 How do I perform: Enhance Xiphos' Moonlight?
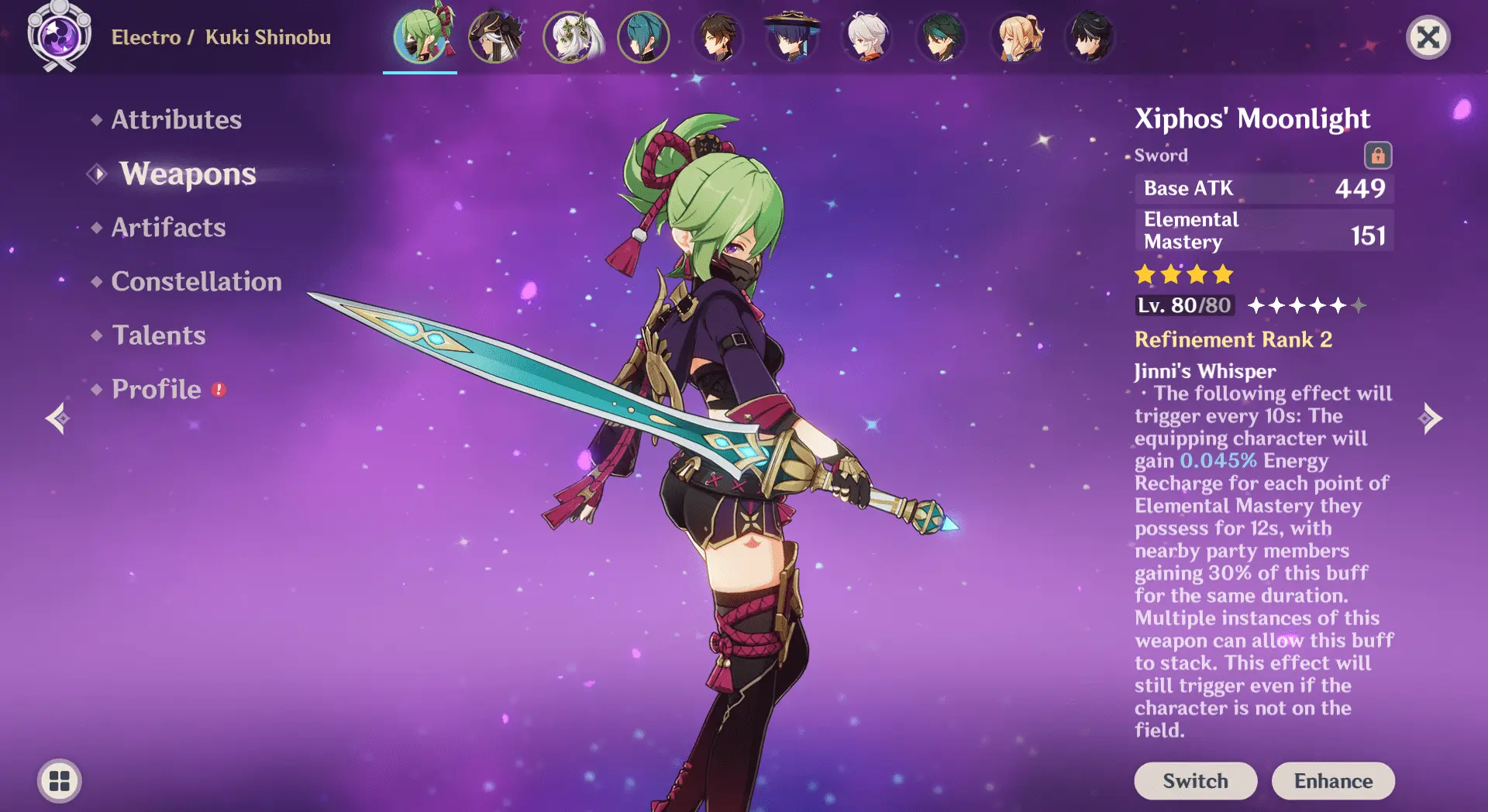[x=1333, y=781]
